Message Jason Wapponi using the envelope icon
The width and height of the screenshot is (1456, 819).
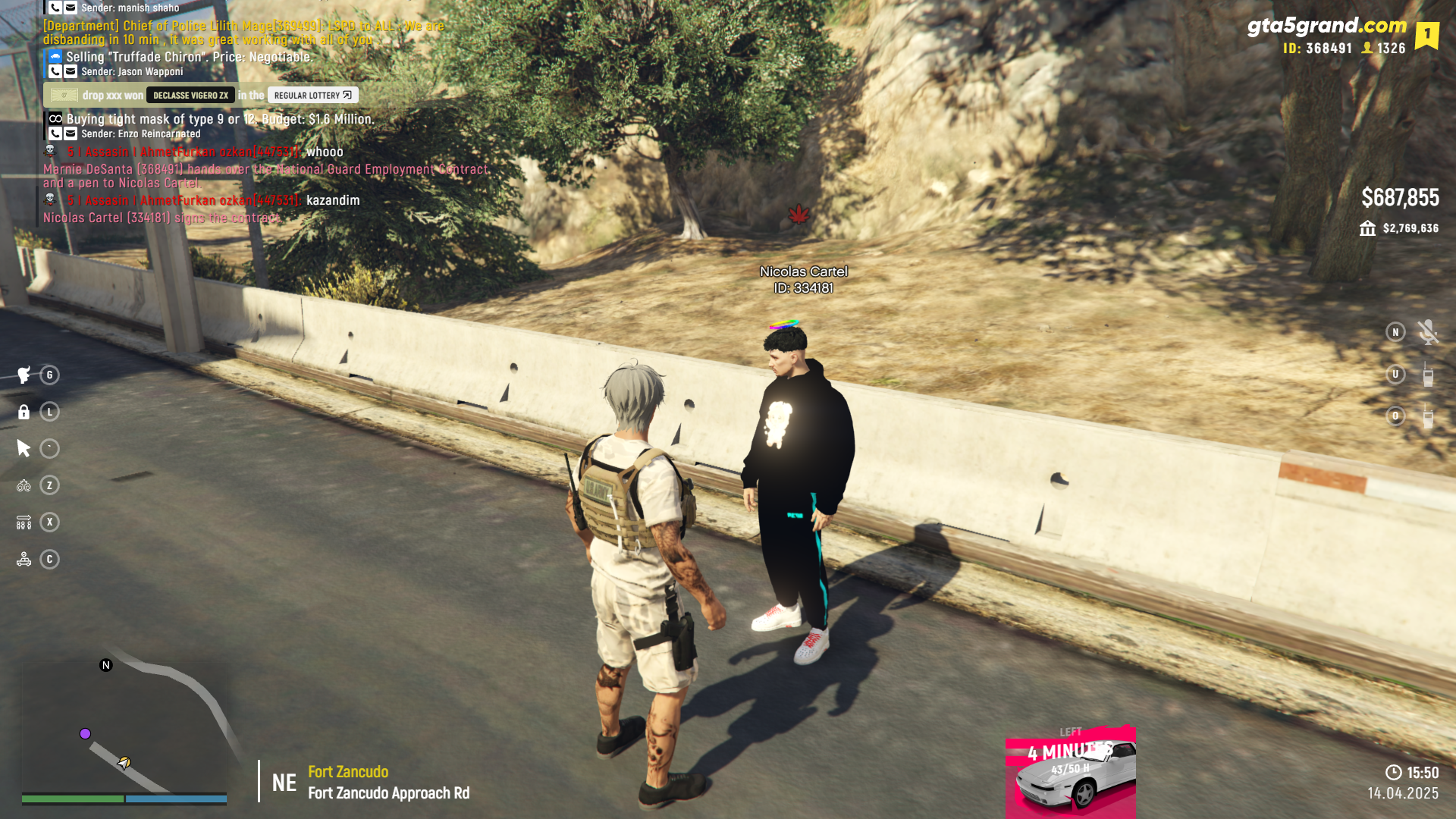click(71, 72)
